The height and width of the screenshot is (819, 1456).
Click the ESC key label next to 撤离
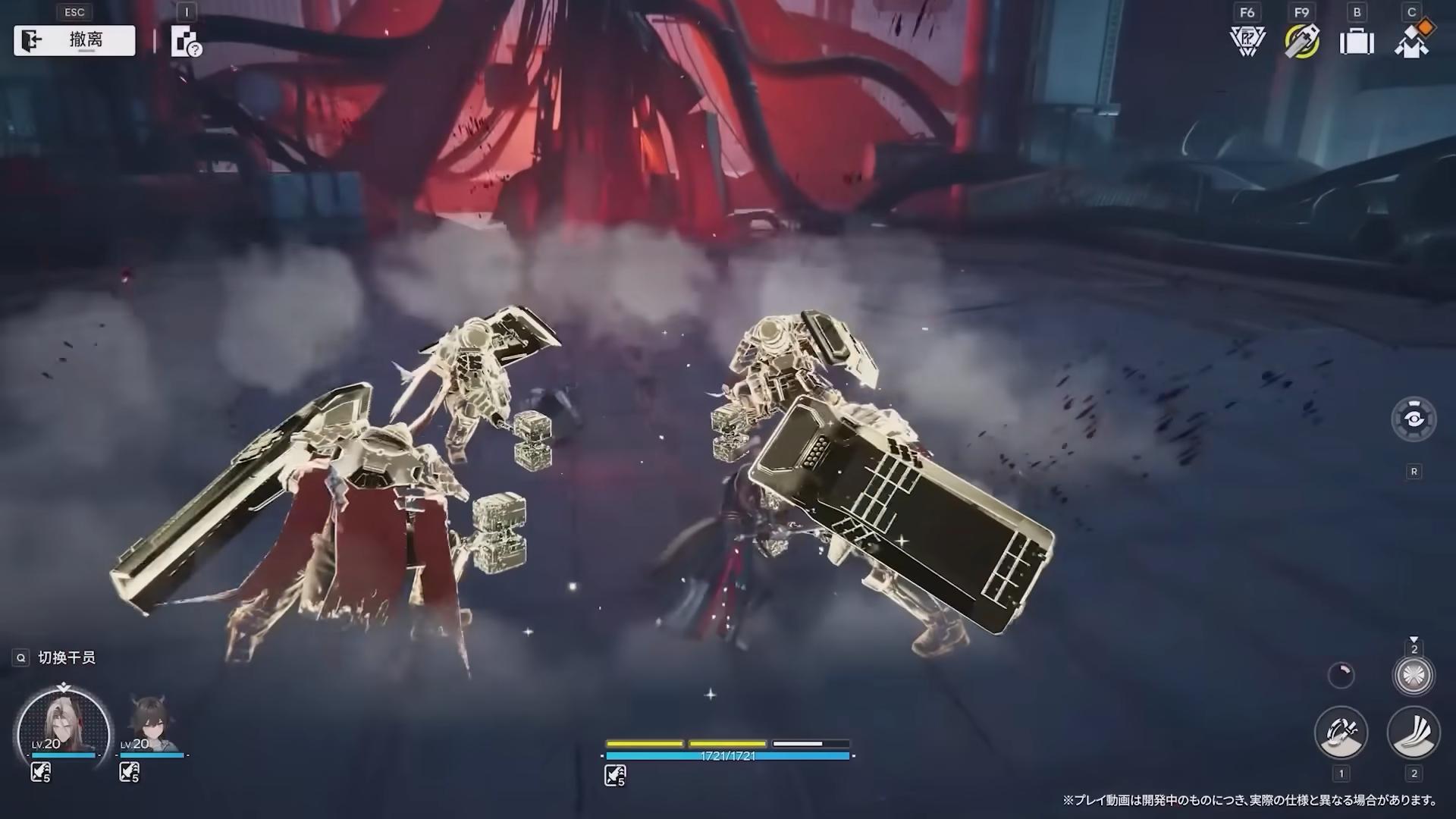click(73, 12)
